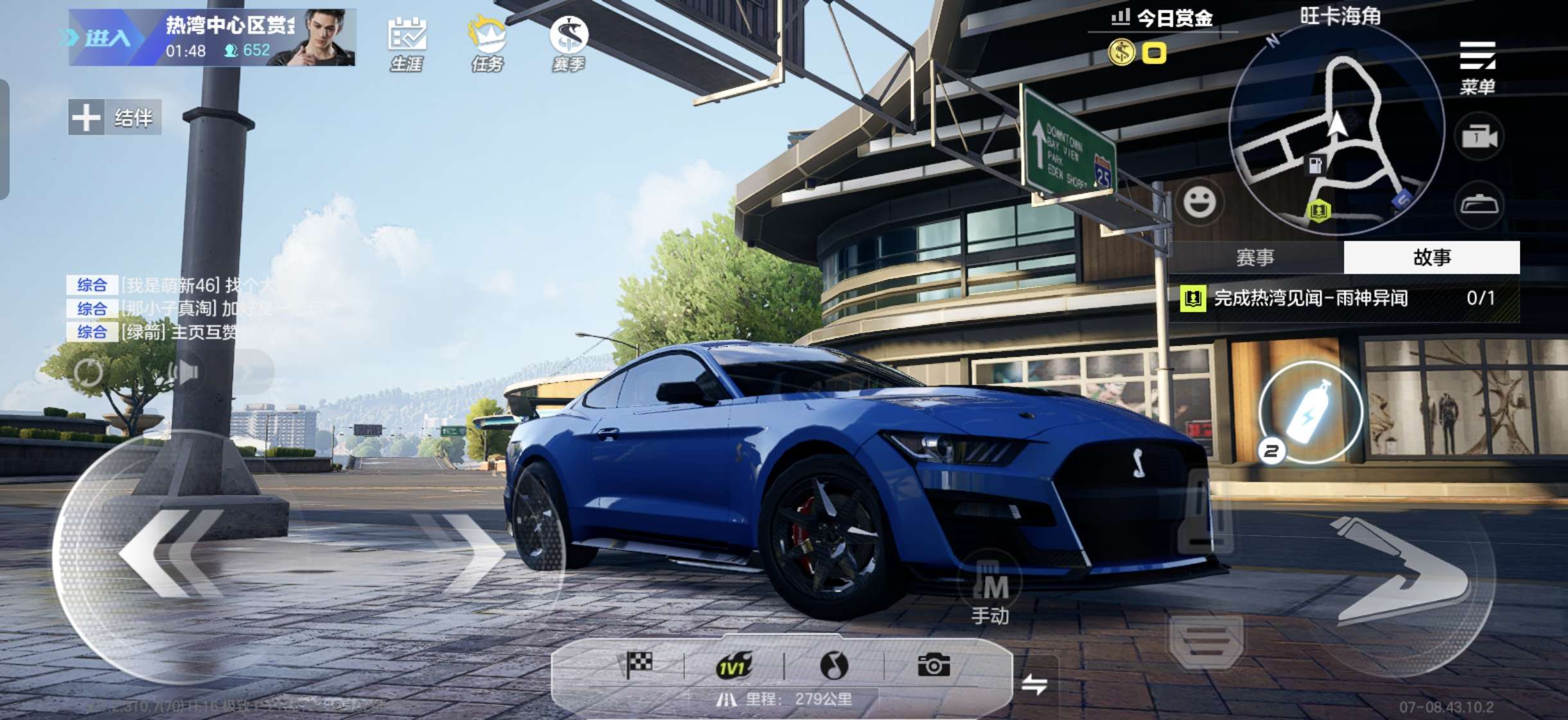Open the circular minimap

click(1336, 128)
